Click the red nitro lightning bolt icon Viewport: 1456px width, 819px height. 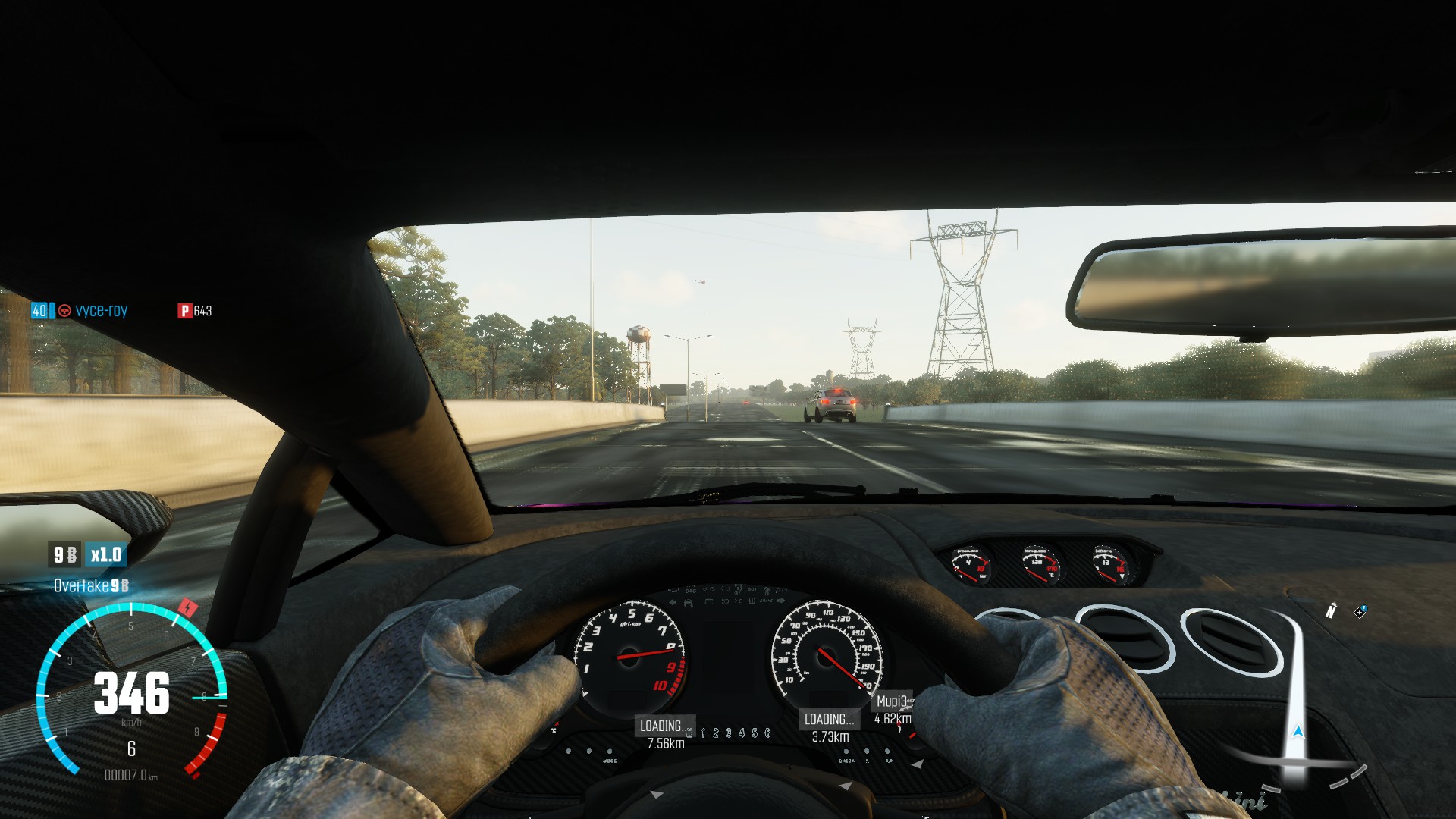187,607
